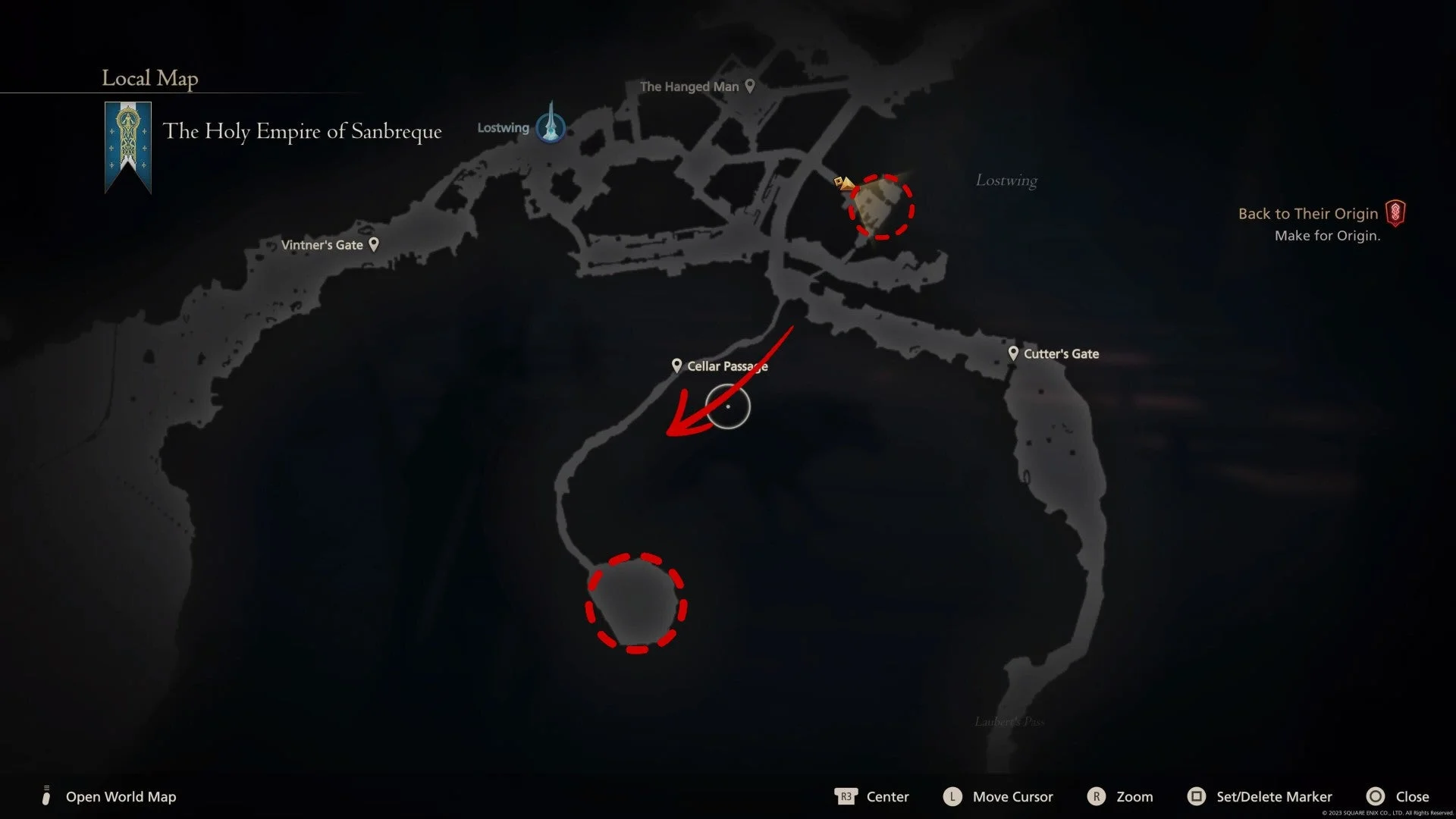Click the map cursor reticle

[727, 407]
